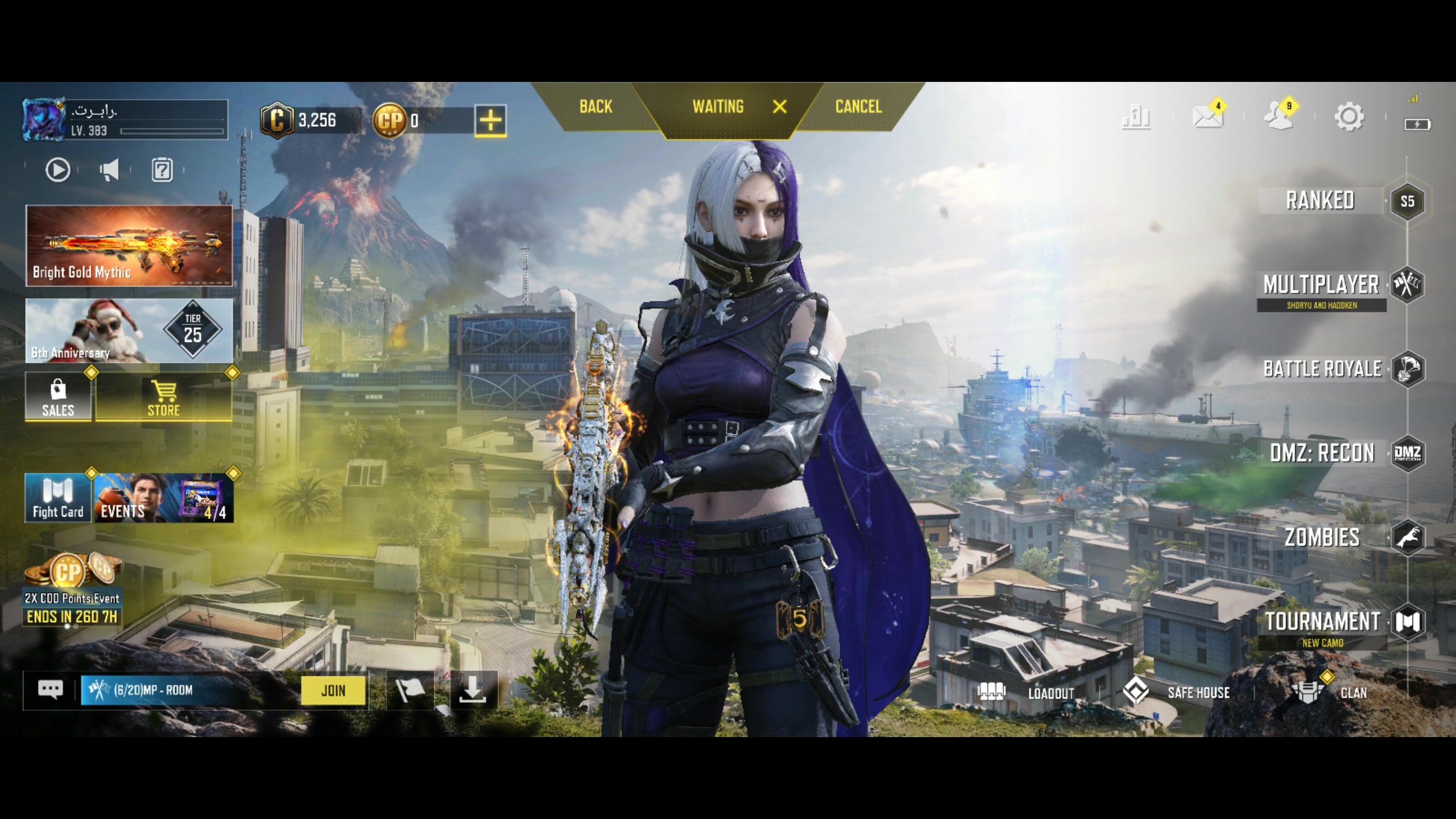Open the ZOMBIES mode
The width and height of the screenshot is (1456, 819).
1322,537
